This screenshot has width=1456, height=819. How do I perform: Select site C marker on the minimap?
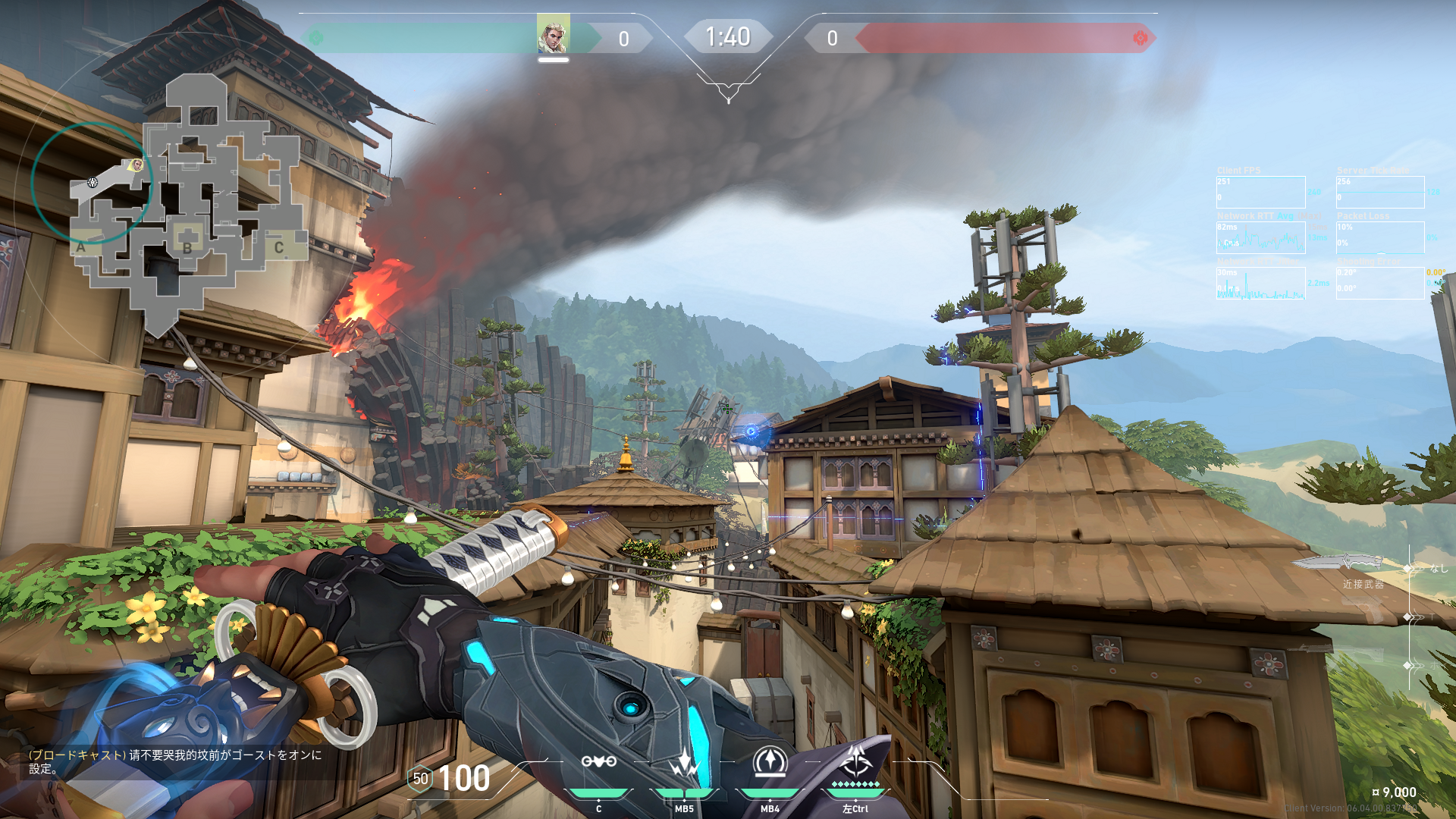279,247
